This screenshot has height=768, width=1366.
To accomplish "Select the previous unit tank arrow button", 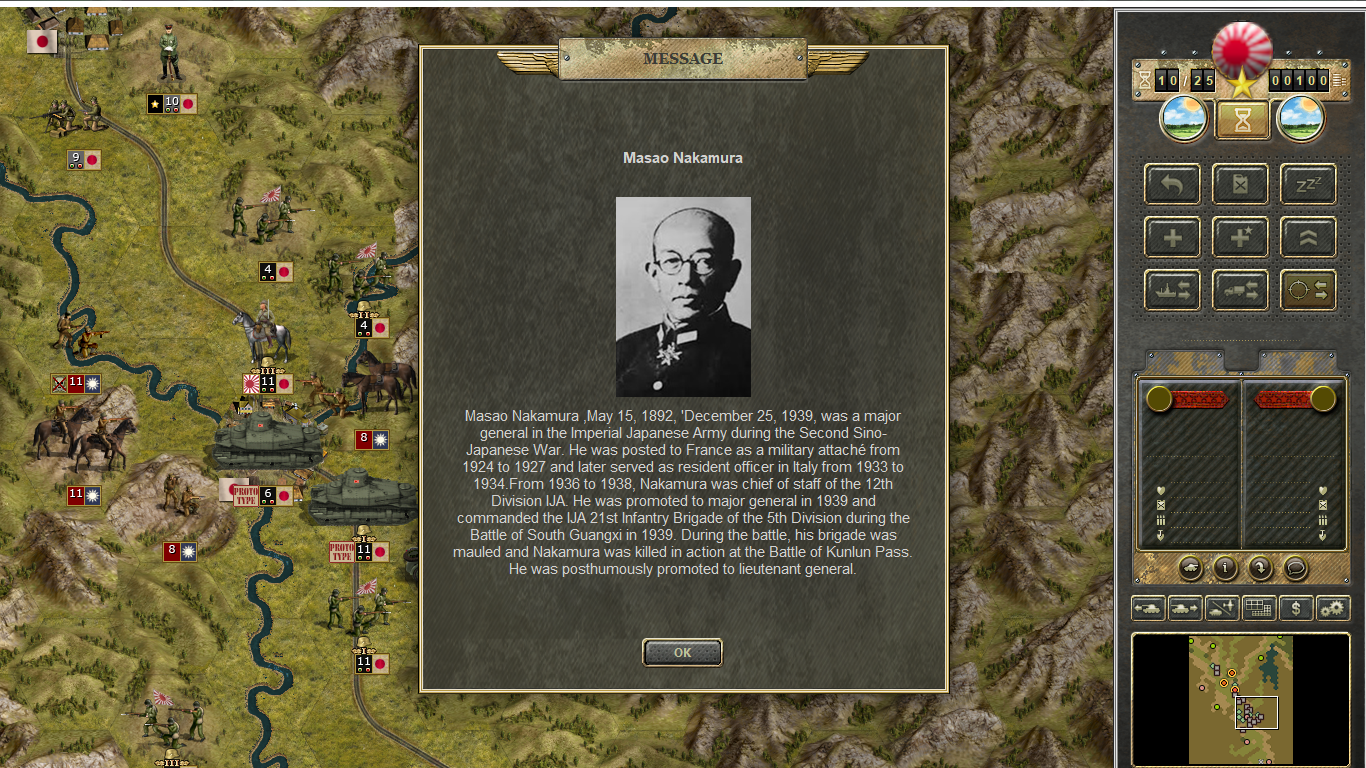I will click(x=1147, y=608).
